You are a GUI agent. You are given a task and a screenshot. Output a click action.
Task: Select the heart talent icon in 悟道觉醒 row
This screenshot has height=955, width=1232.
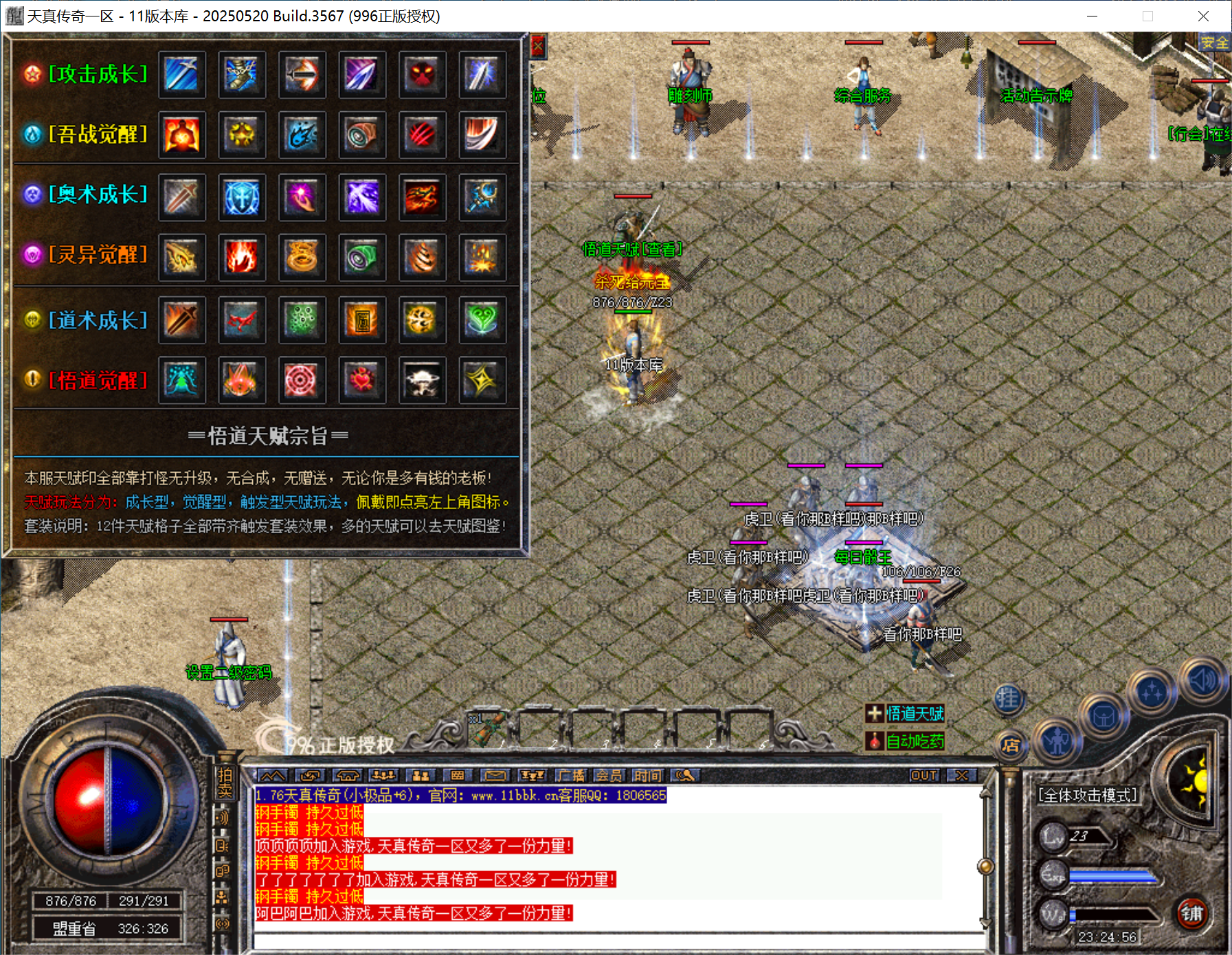362,381
